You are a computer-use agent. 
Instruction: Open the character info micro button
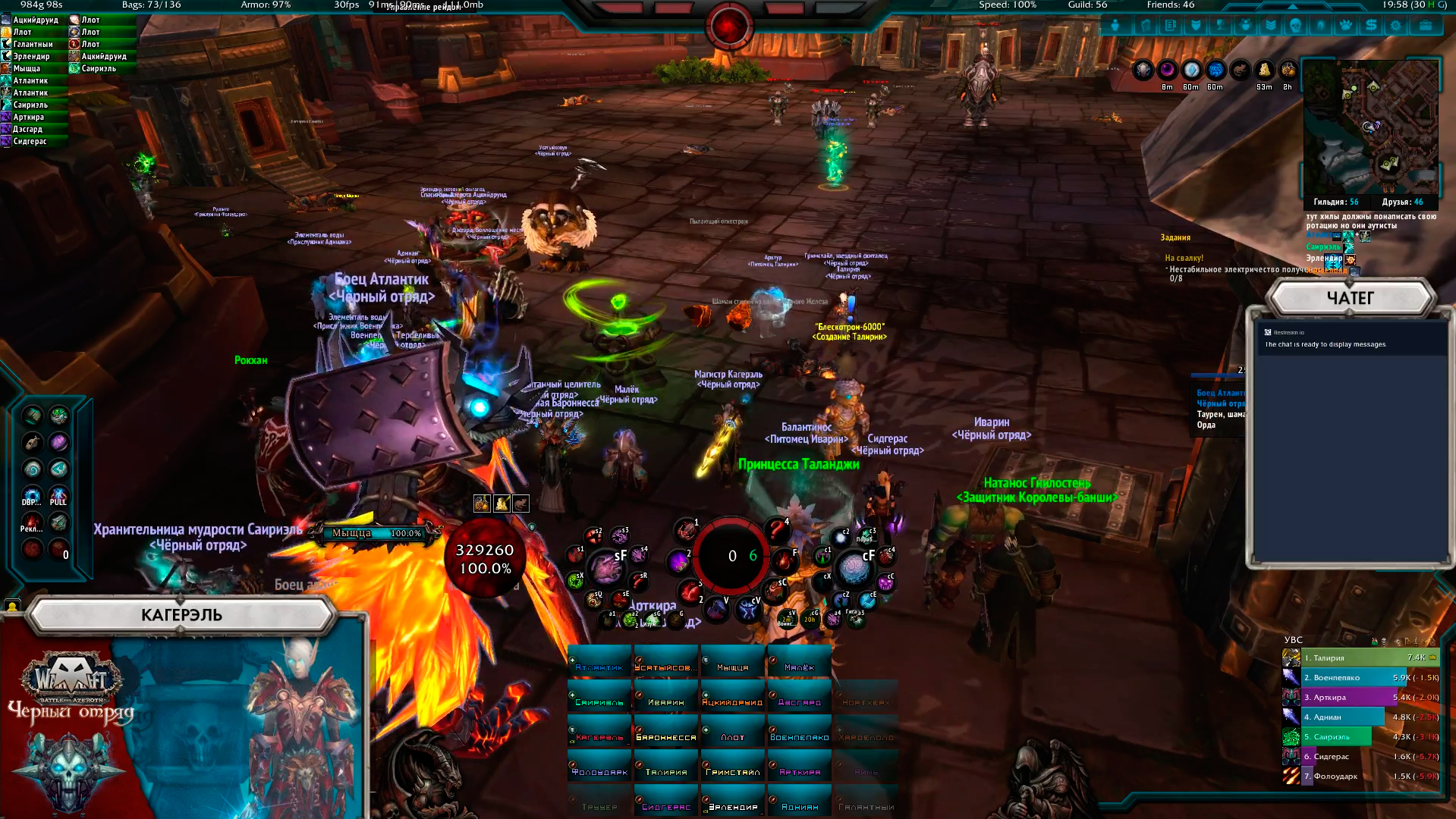tap(1115, 26)
